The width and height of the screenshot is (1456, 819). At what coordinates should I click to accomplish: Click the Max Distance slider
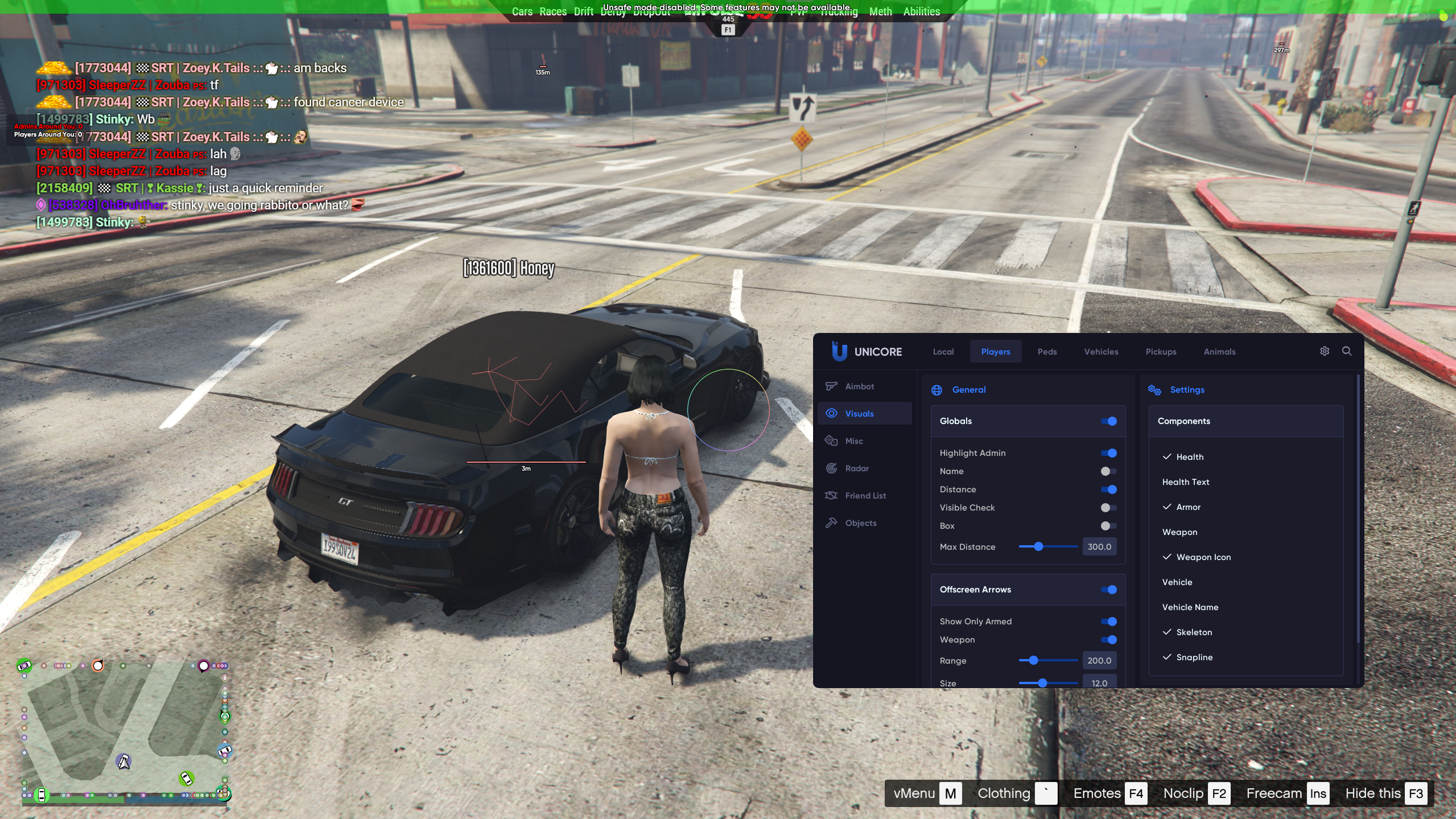click(1047, 546)
